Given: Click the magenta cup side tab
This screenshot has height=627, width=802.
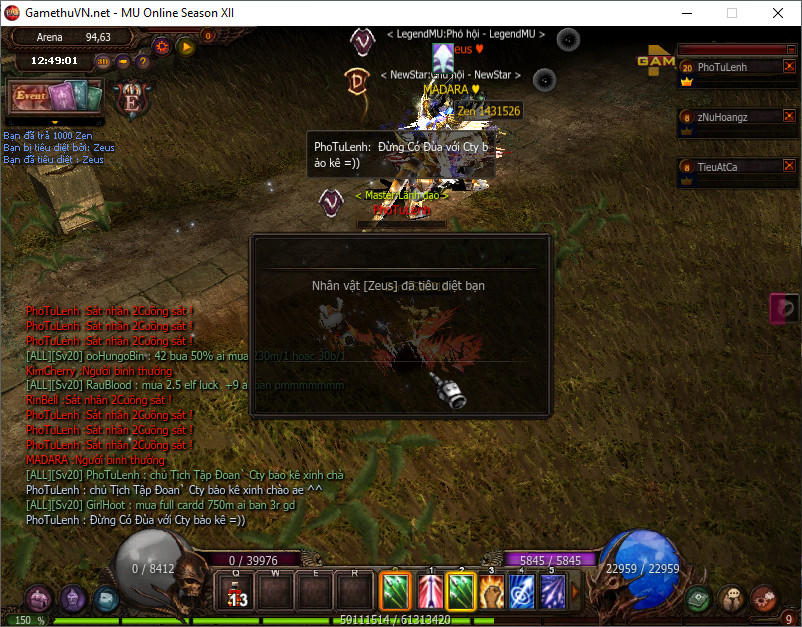Looking at the screenshot, I should (x=785, y=308).
